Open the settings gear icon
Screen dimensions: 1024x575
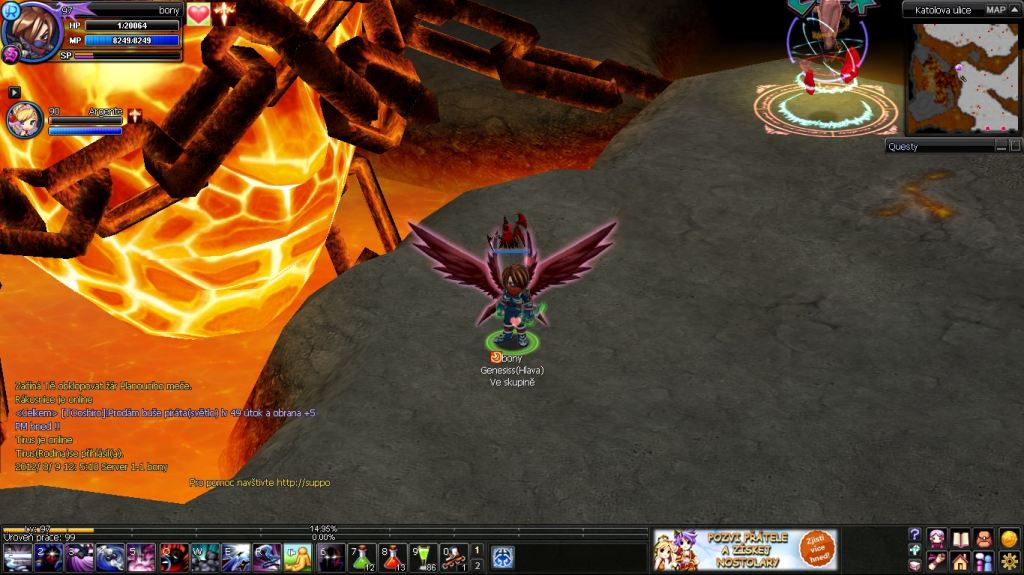click(1009, 561)
